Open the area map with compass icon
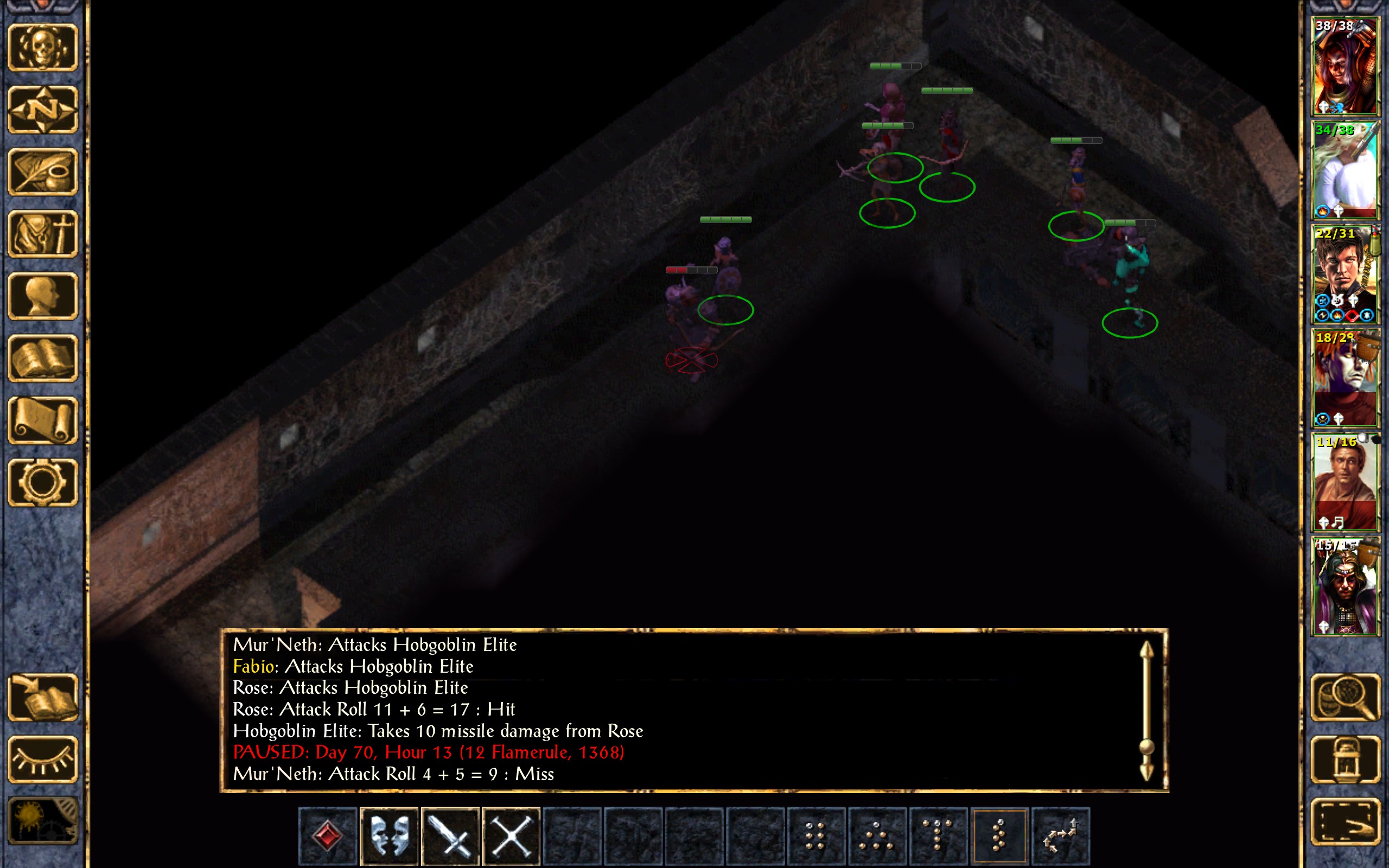The height and width of the screenshot is (868, 1389). tap(43, 110)
